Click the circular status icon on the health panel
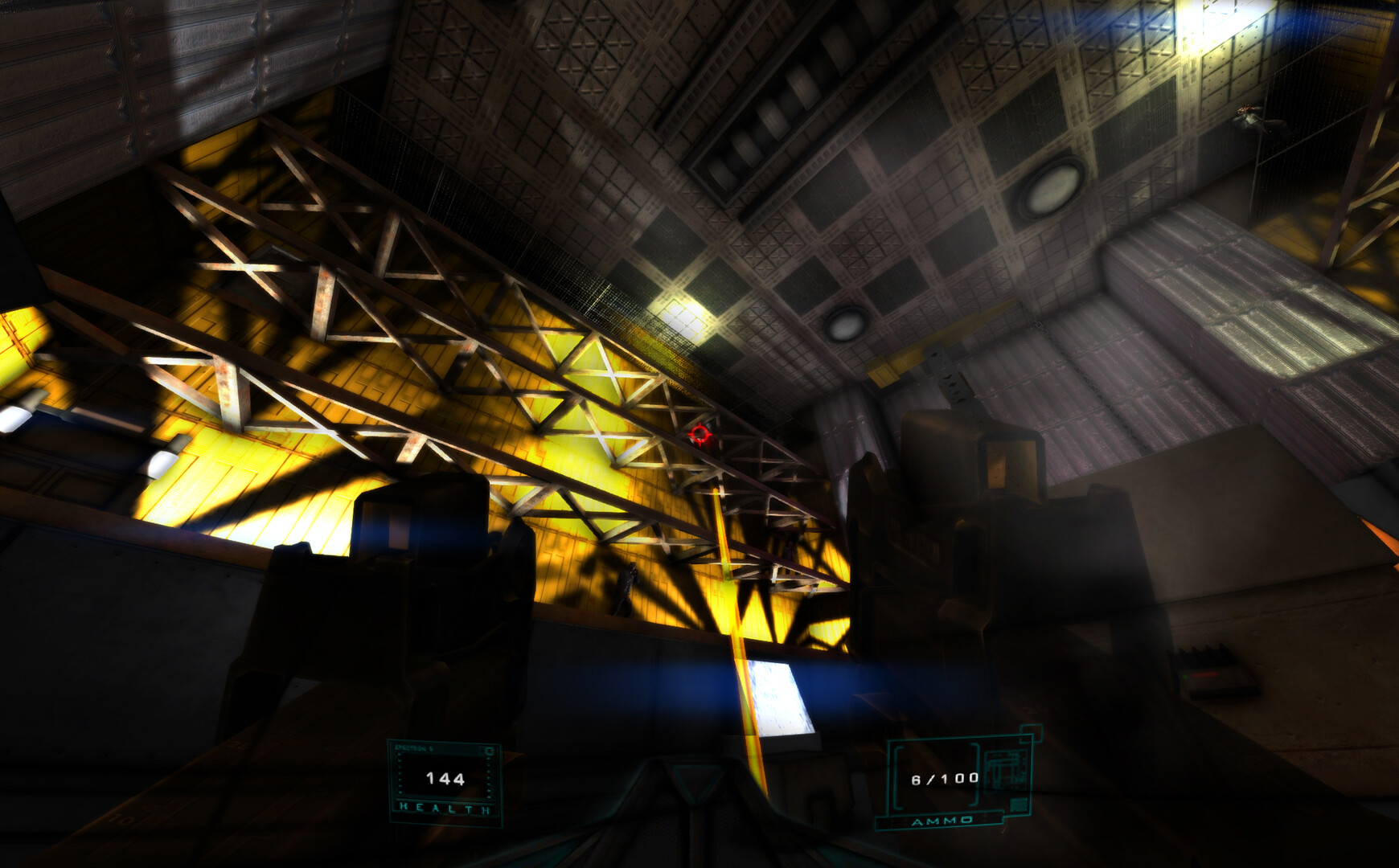The image size is (1399, 868). click(x=490, y=751)
